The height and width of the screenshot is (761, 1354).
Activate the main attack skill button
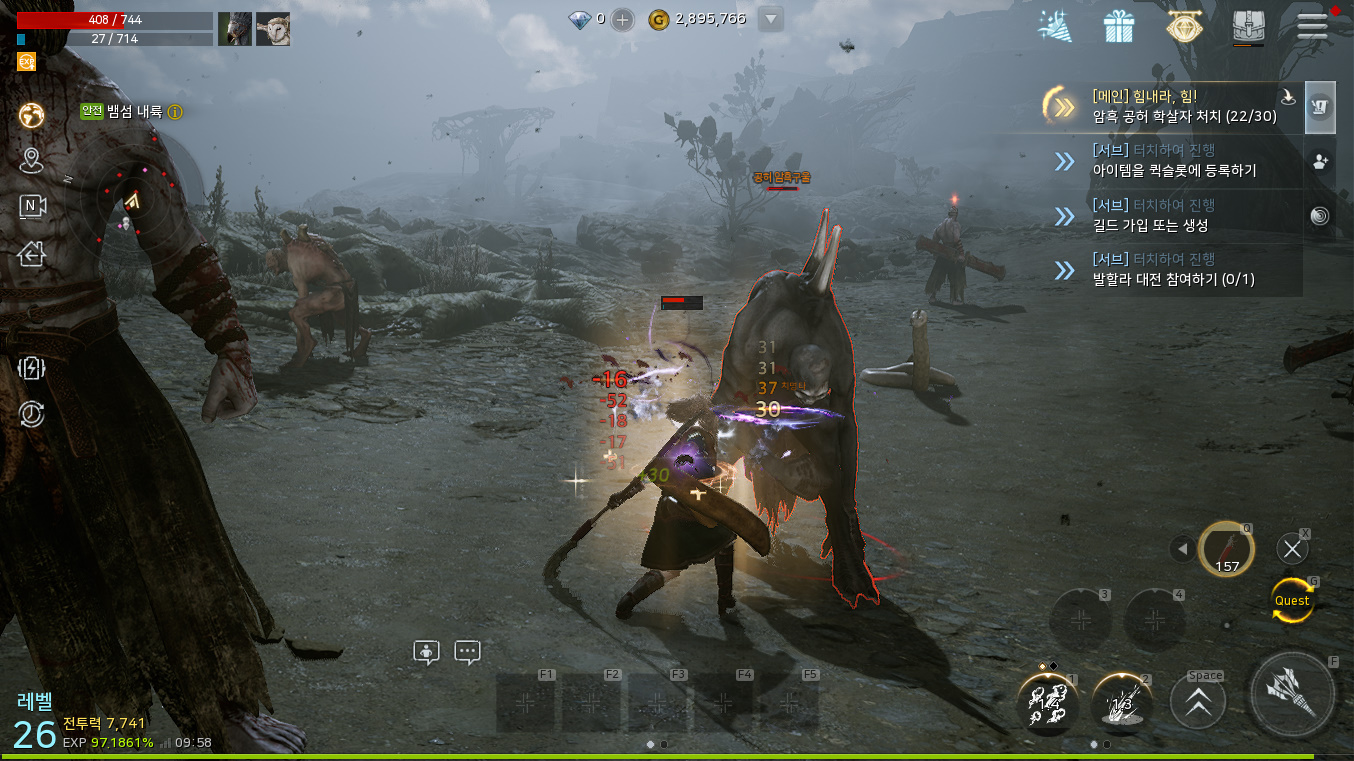click(x=1292, y=694)
